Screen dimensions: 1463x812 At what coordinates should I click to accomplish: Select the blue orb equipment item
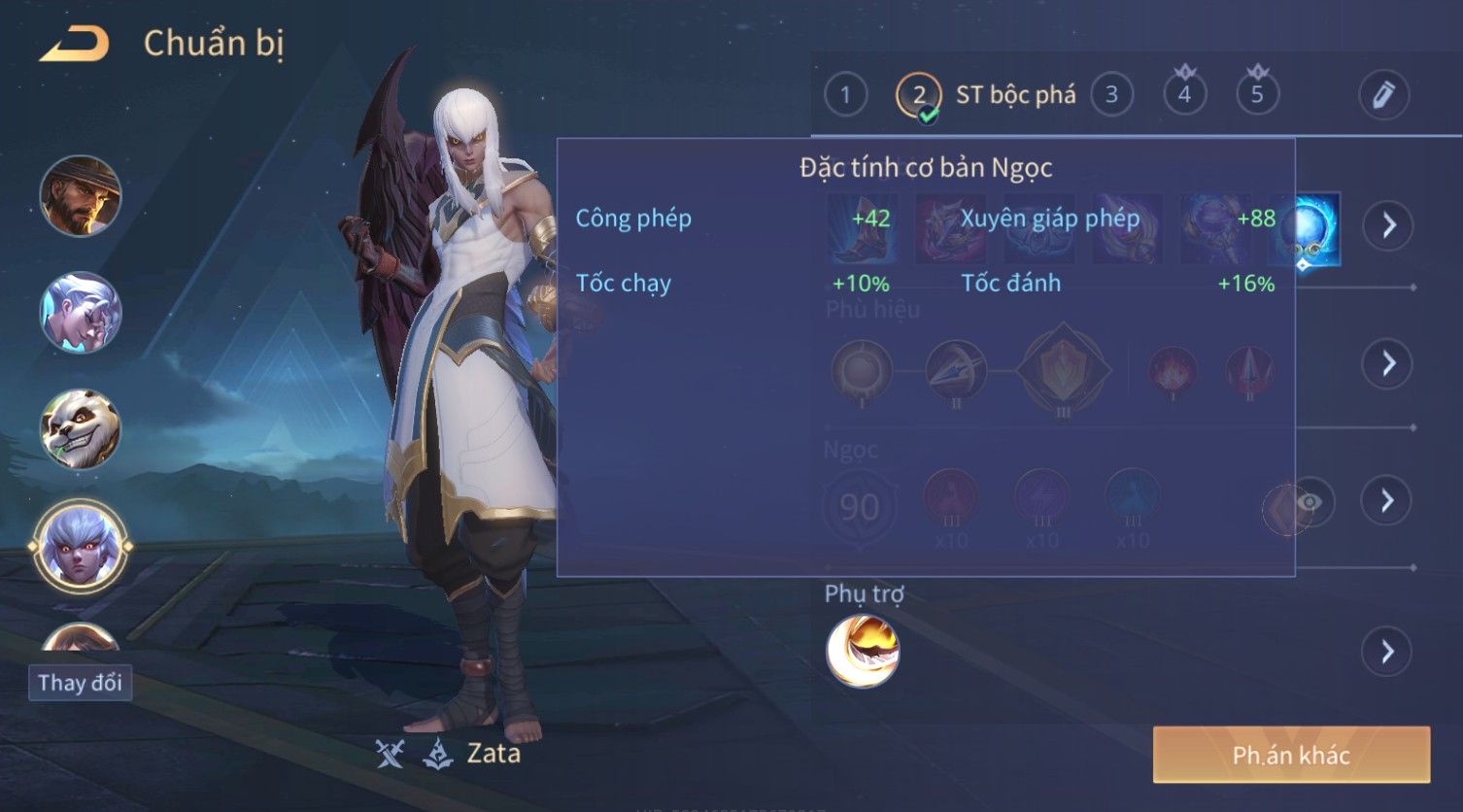pos(1306,229)
